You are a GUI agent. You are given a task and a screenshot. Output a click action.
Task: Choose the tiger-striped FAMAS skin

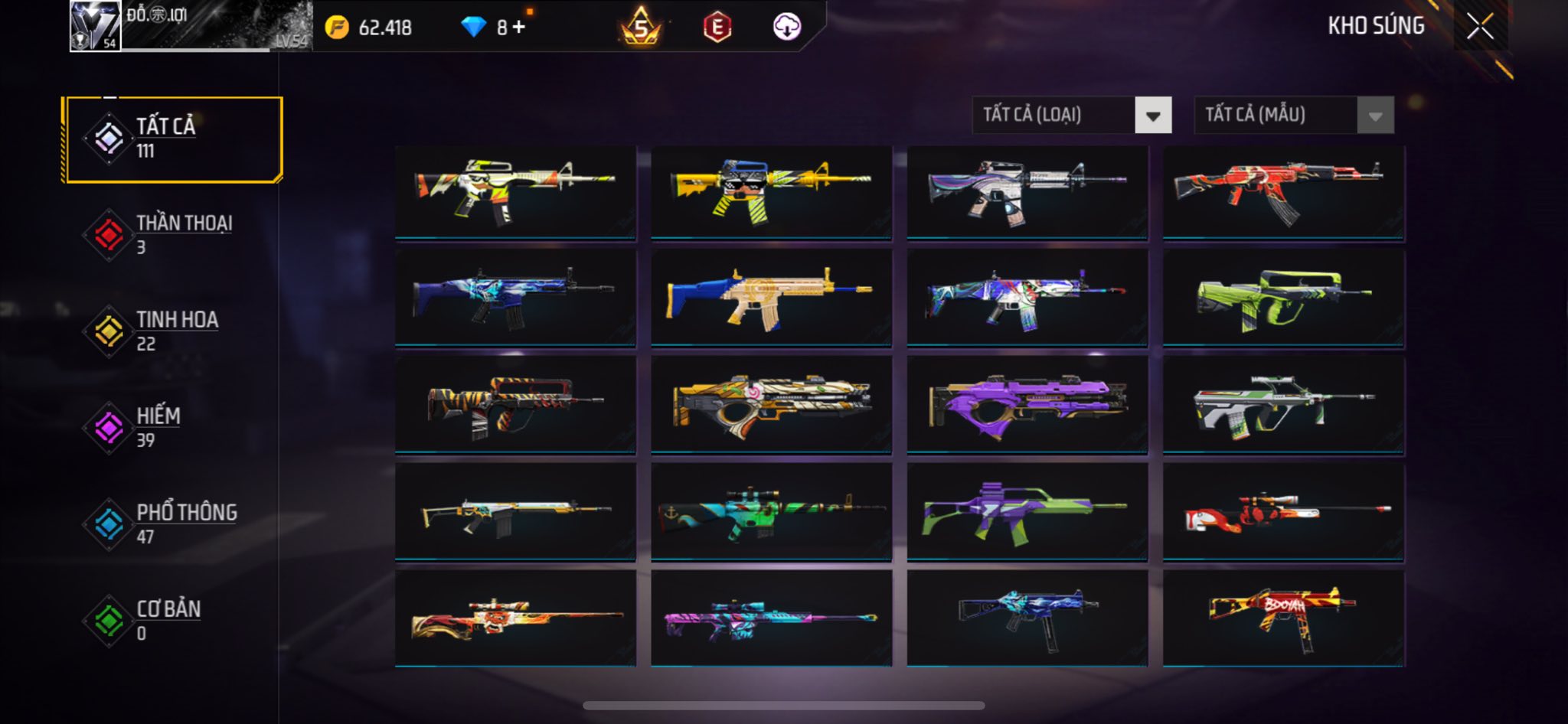click(515, 406)
